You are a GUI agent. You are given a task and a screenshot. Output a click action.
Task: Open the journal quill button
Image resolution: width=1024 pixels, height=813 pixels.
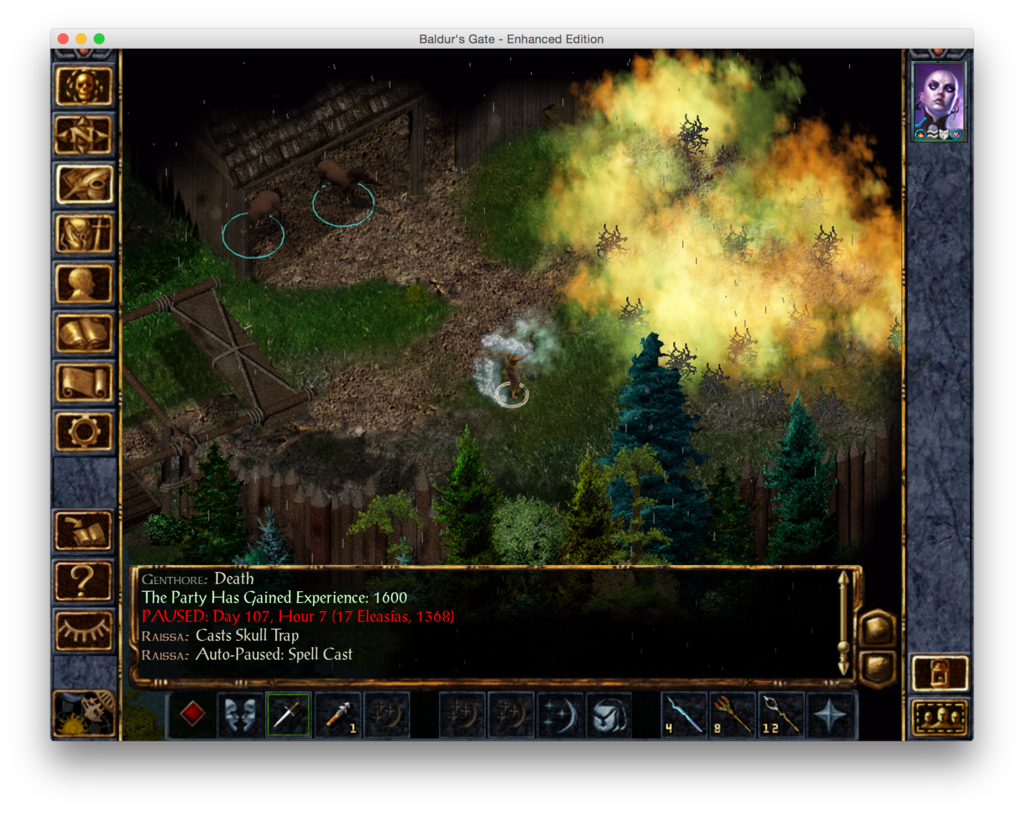pyautogui.click(x=84, y=184)
